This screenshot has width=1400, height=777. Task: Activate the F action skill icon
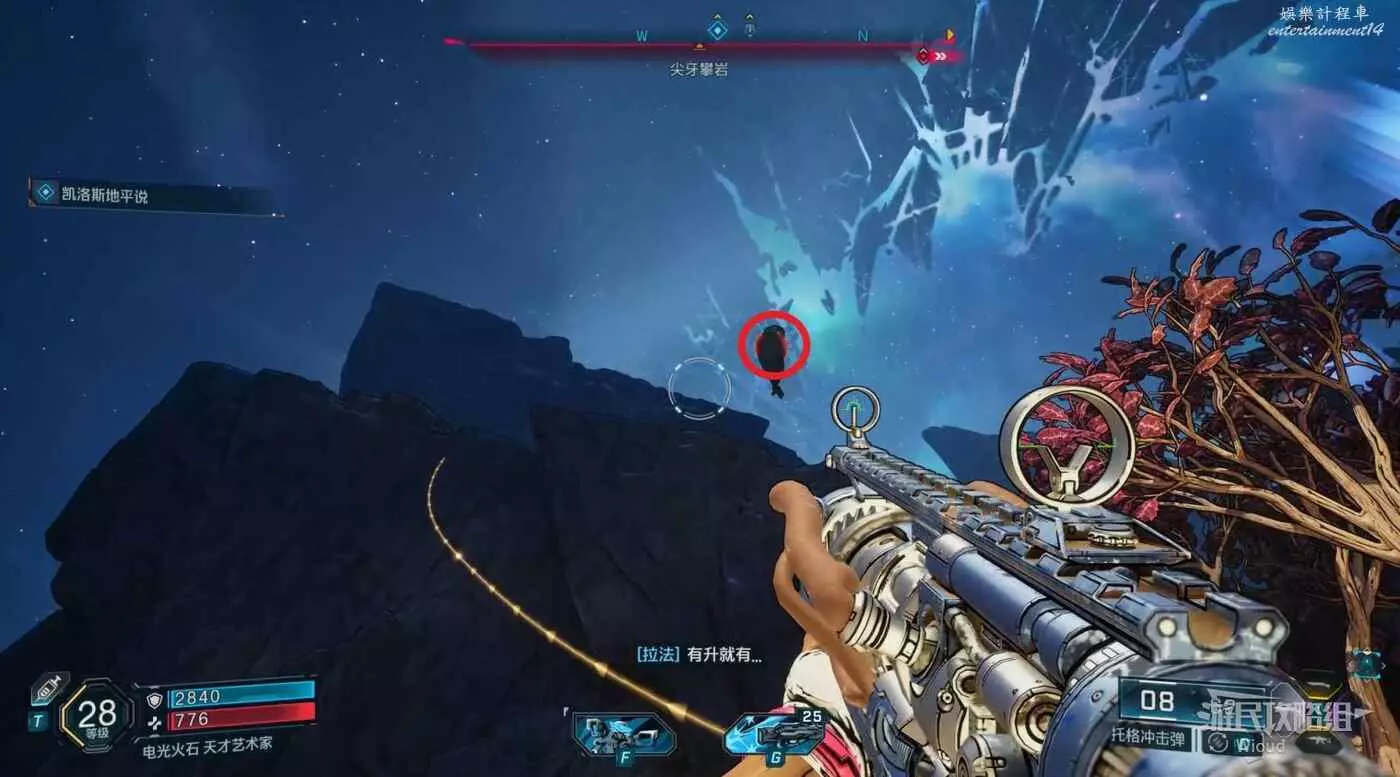(x=616, y=735)
